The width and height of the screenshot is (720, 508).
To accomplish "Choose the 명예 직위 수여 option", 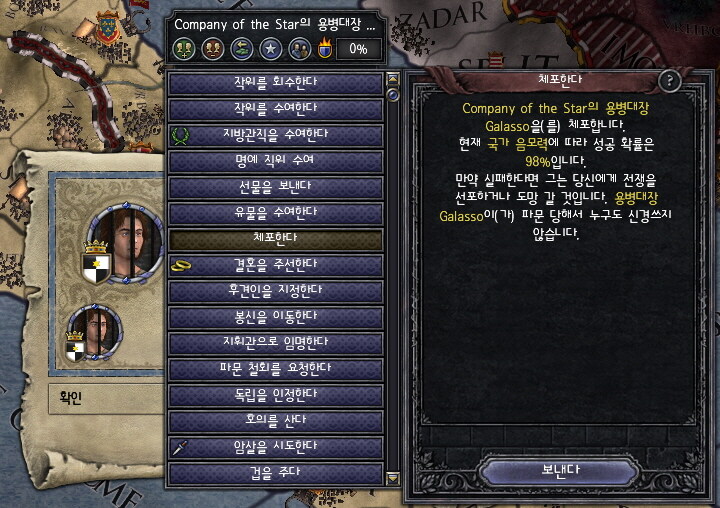I will pyautogui.click(x=276, y=160).
